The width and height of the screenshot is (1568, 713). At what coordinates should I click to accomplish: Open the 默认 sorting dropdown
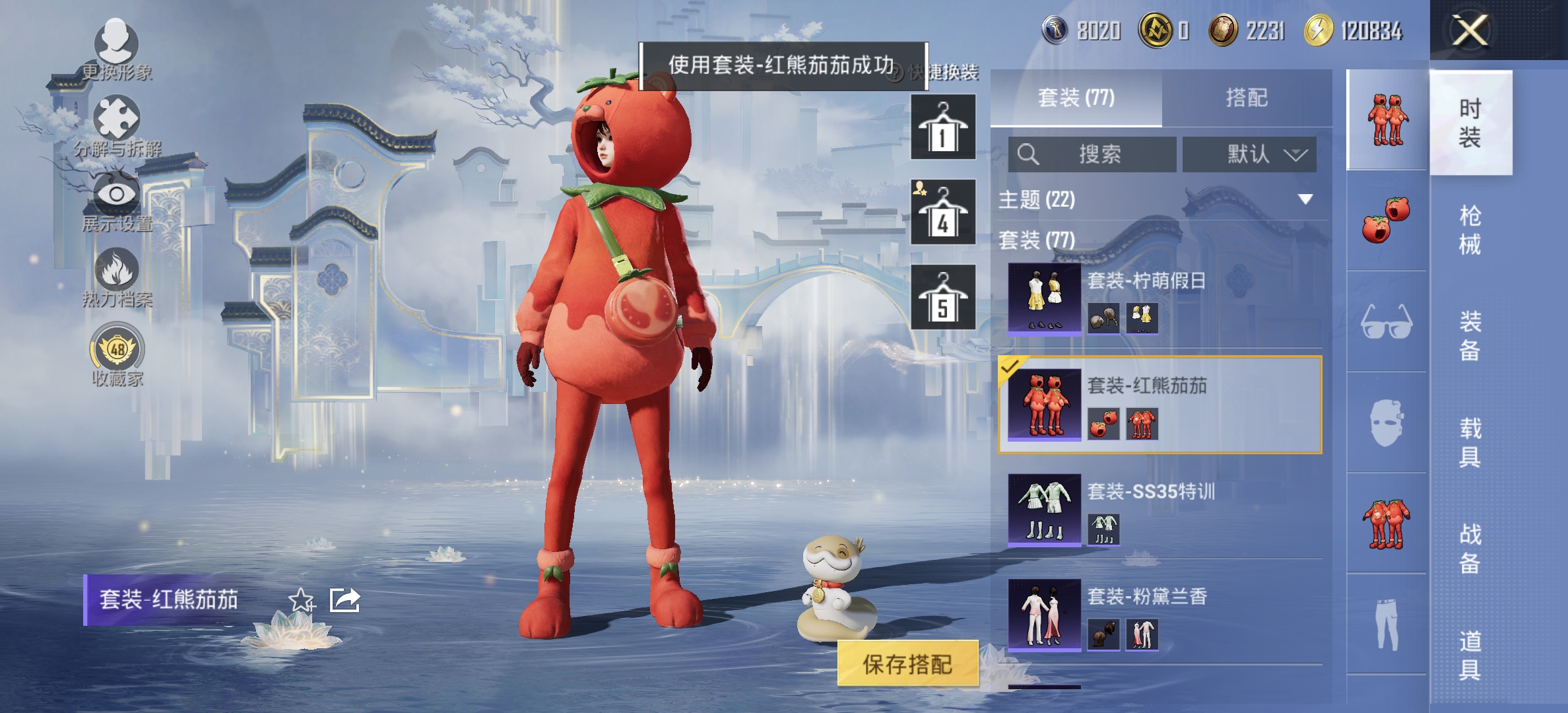click(1249, 154)
